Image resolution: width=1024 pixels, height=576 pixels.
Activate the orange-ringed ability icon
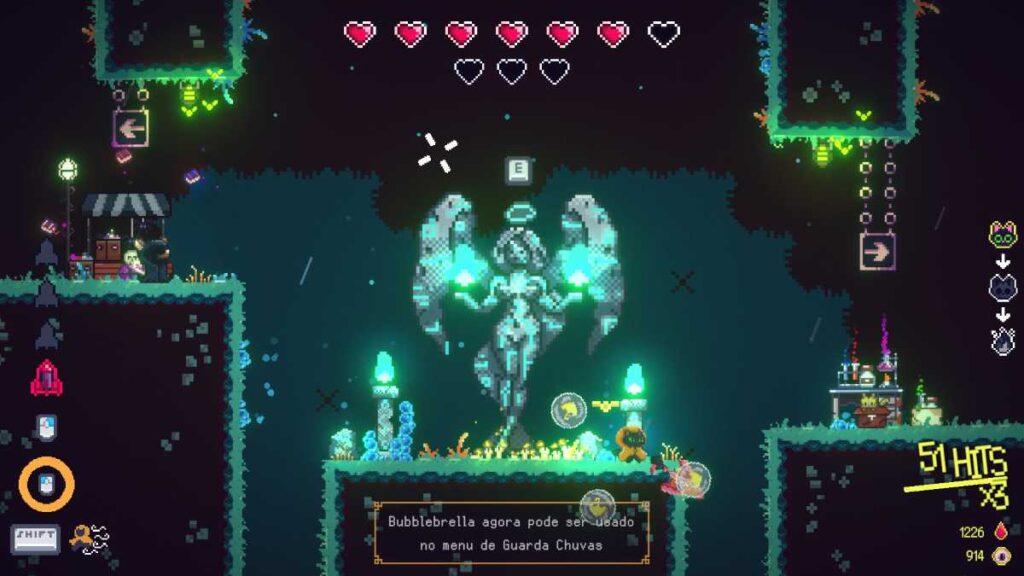click(x=46, y=485)
